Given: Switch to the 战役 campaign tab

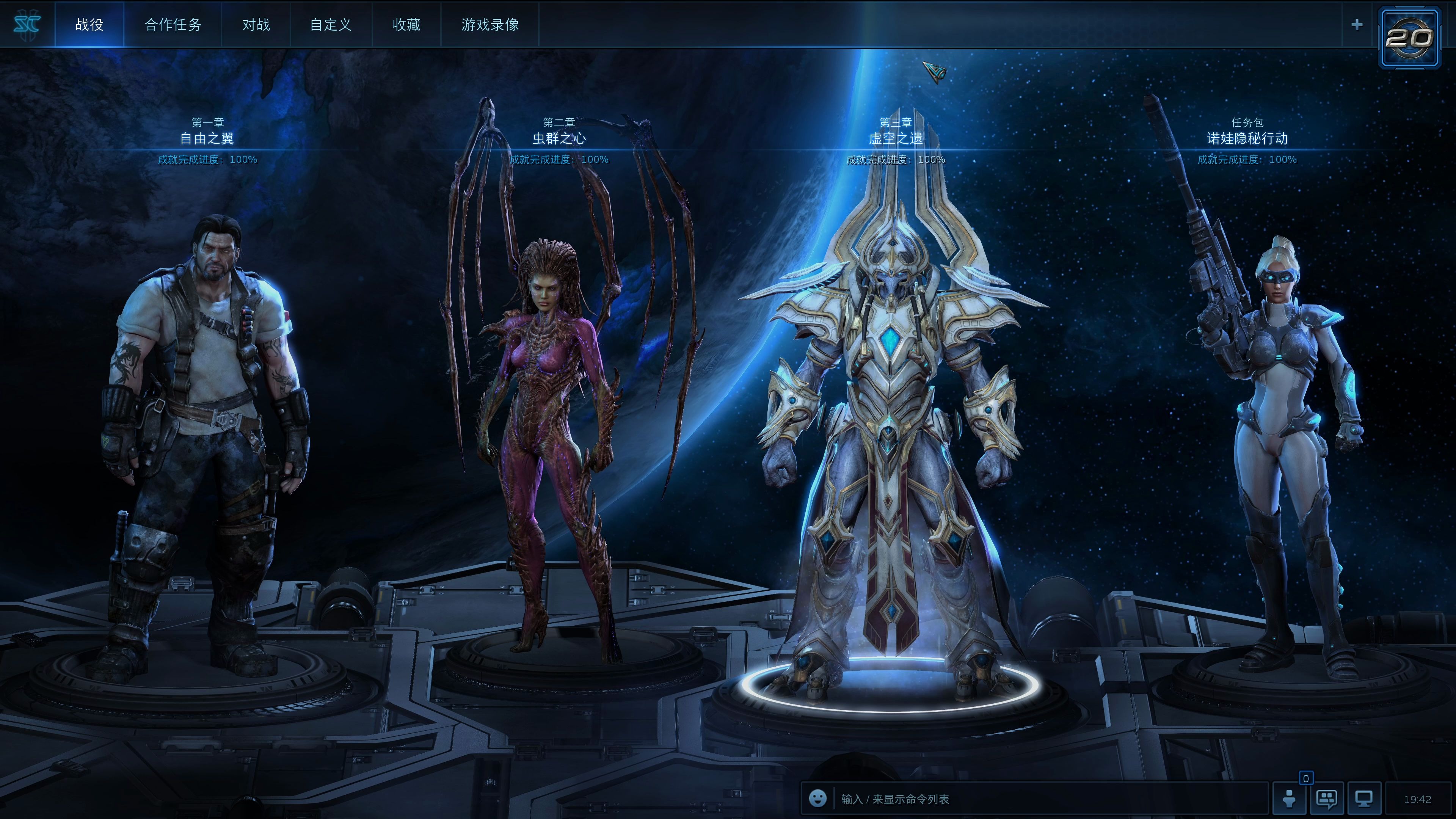Looking at the screenshot, I should tap(89, 25).
